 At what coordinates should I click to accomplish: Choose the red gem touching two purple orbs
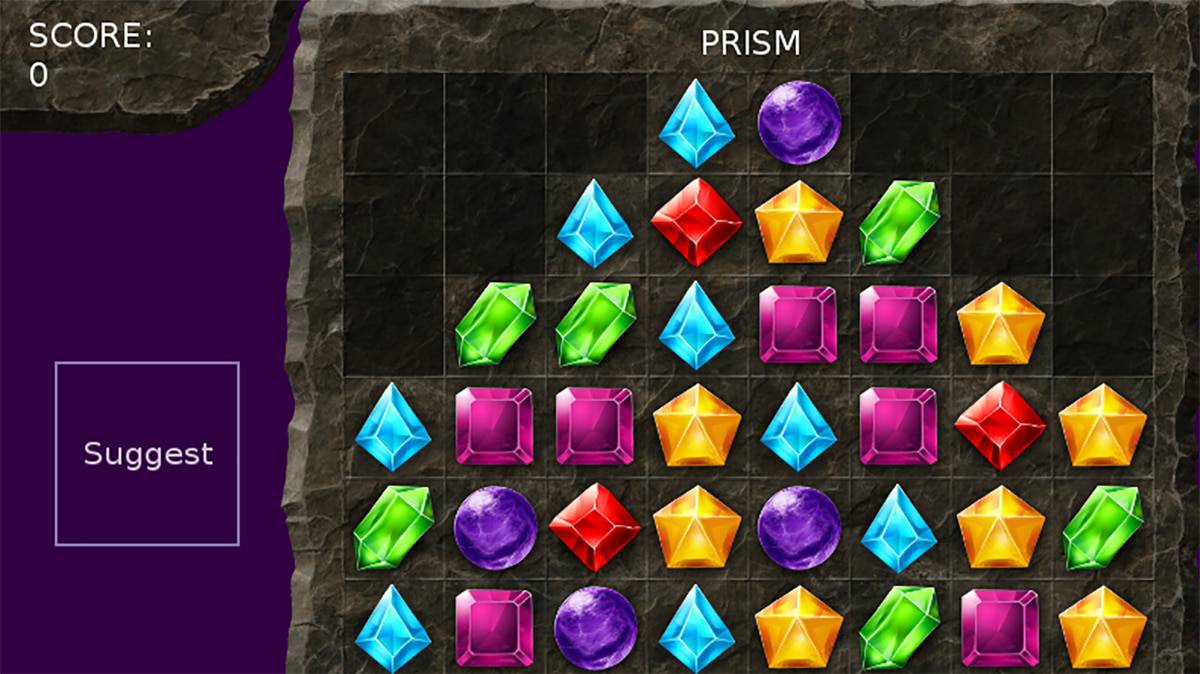point(595,526)
